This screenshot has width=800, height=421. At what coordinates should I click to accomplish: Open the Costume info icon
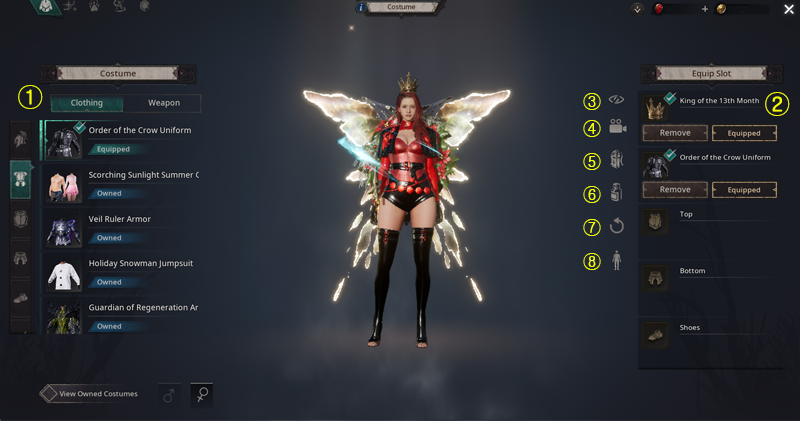[361, 8]
